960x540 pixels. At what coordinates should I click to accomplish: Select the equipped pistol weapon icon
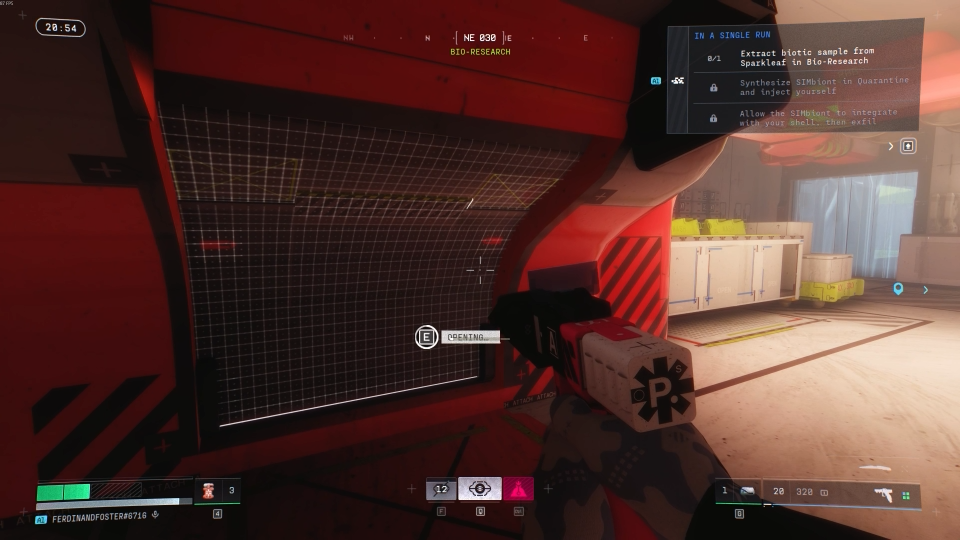(883, 493)
